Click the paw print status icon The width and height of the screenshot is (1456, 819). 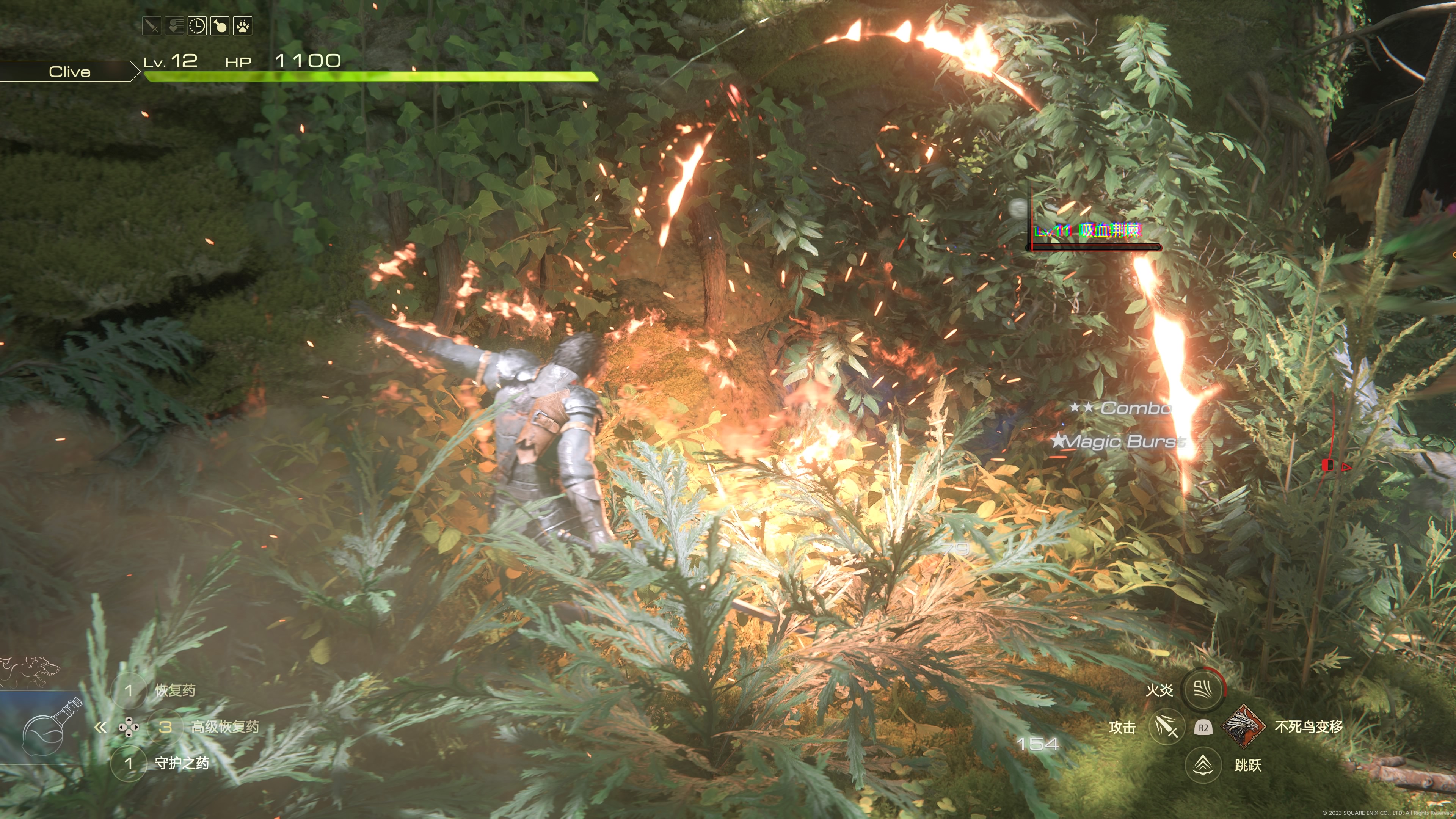[x=243, y=26]
